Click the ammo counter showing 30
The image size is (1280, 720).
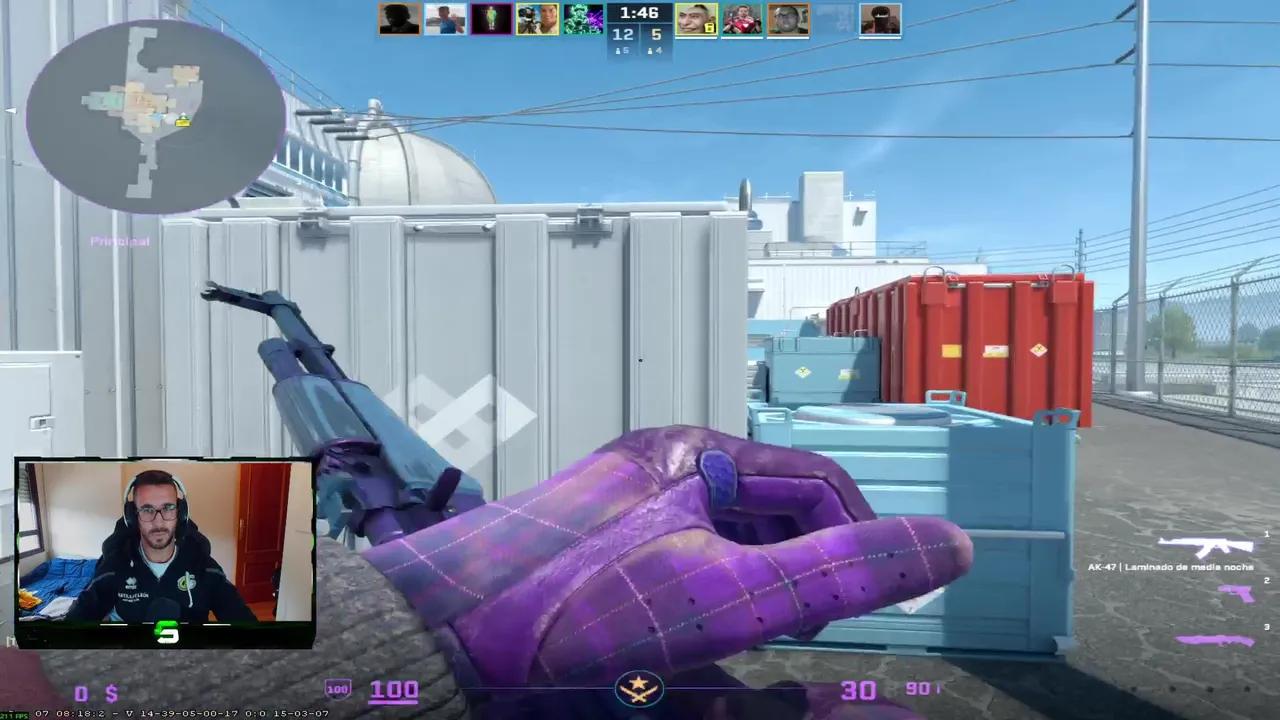pyautogui.click(x=858, y=691)
